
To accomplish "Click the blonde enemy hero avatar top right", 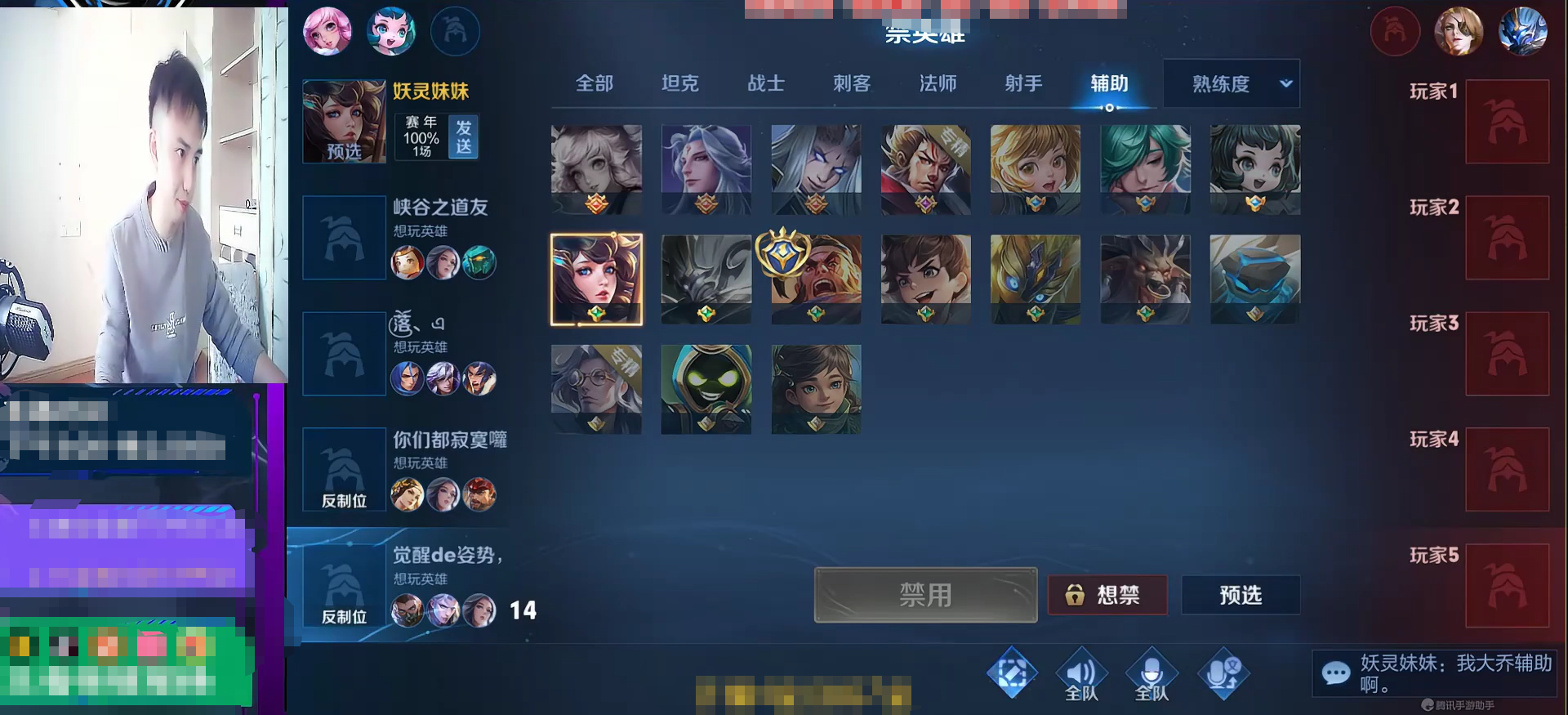I will coord(1459,31).
